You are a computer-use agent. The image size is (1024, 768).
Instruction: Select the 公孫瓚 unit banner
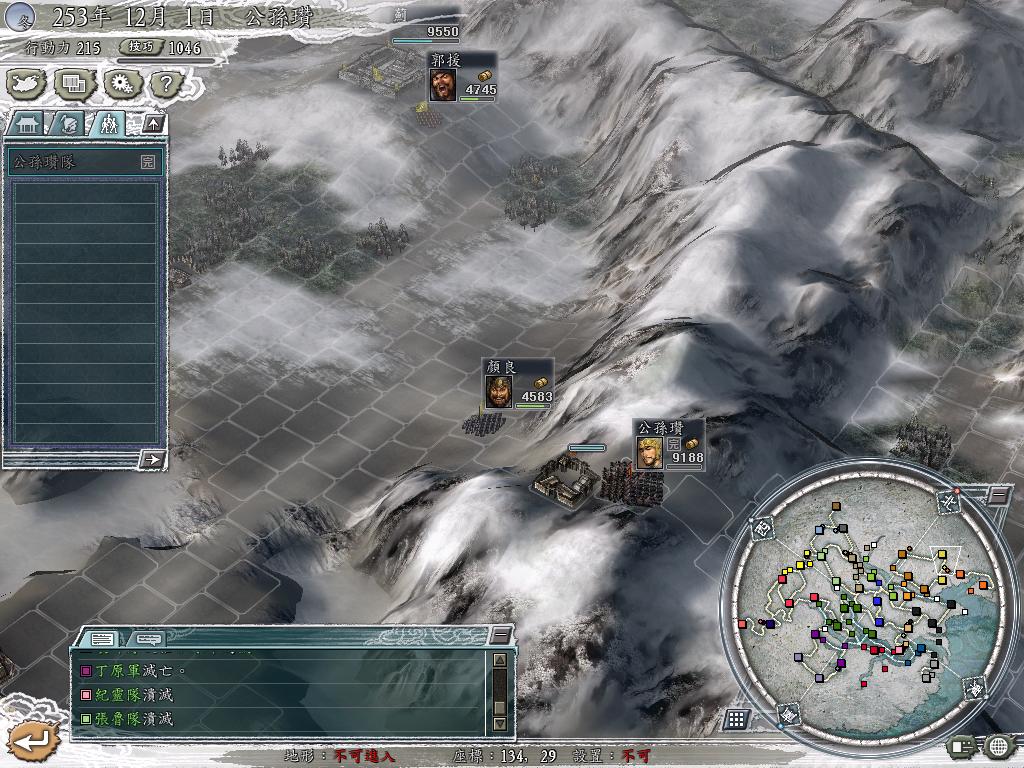click(668, 446)
